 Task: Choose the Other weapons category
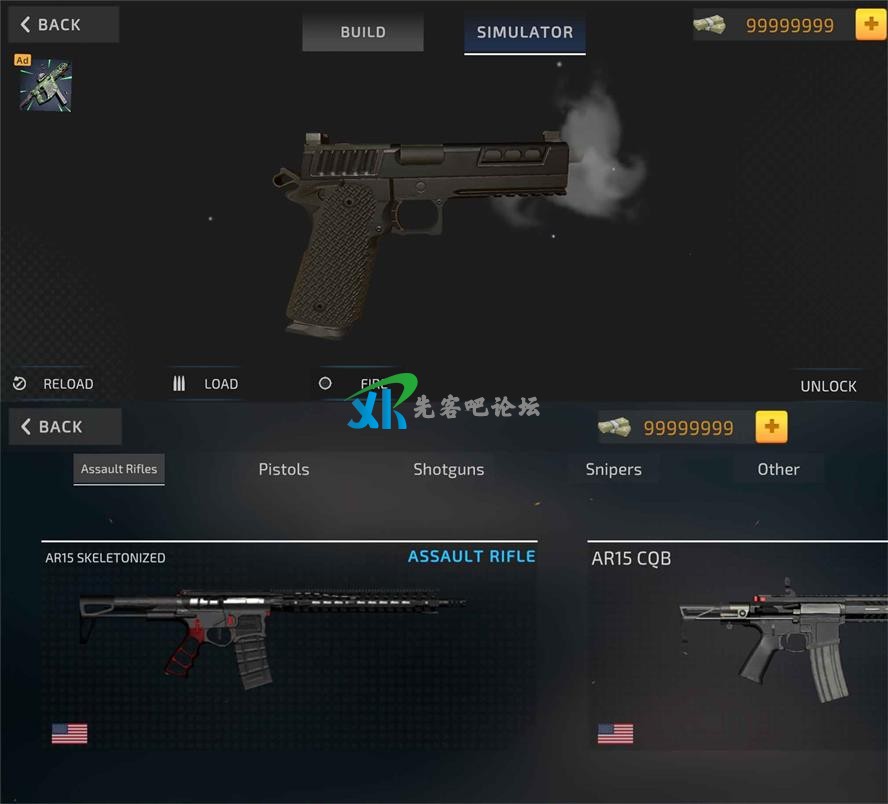tap(778, 469)
